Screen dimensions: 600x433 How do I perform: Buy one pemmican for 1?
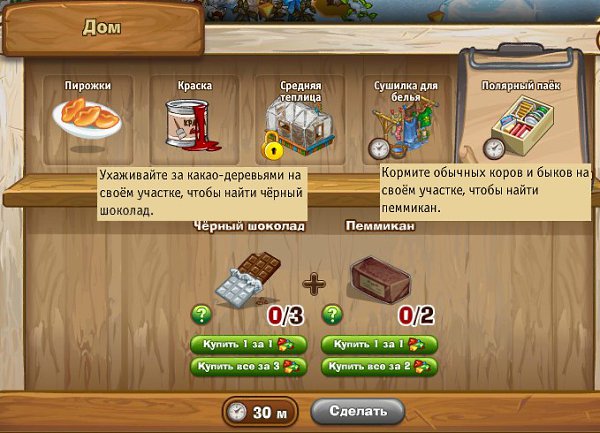[379, 344]
